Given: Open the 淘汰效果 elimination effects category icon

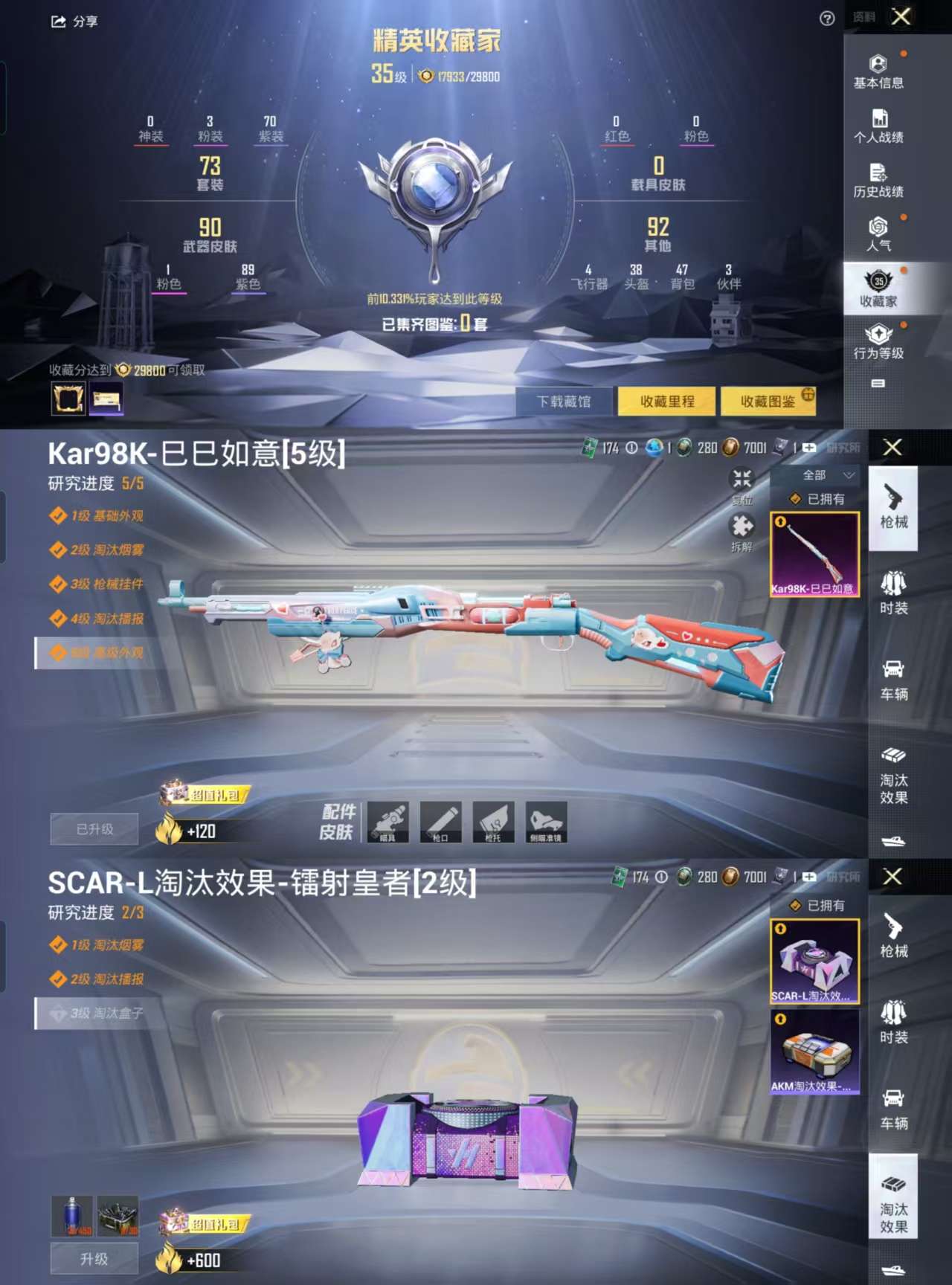Looking at the screenshot, I should [x=895, y=773].
